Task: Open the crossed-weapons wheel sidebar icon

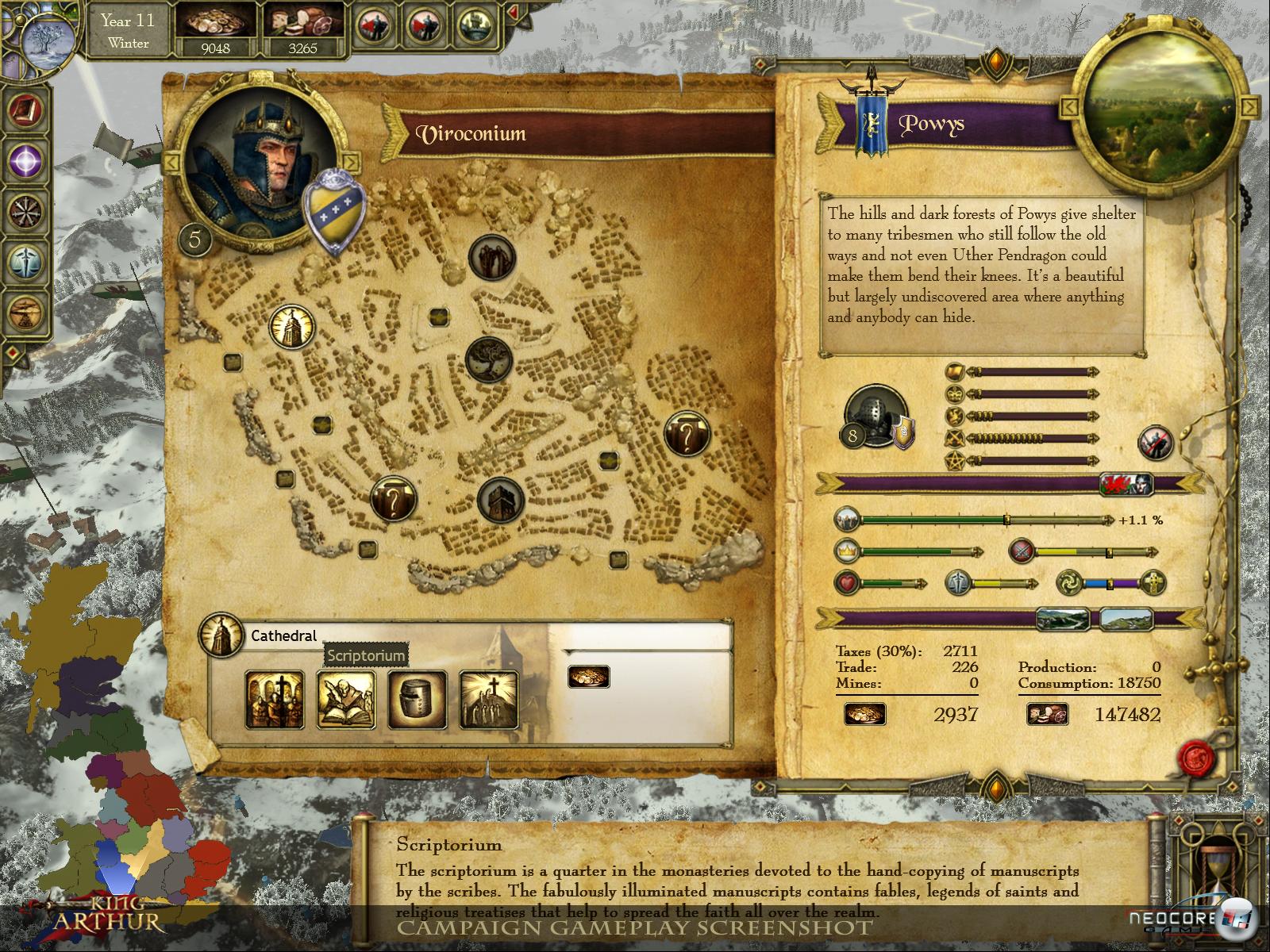Action: tap(25, 212)
